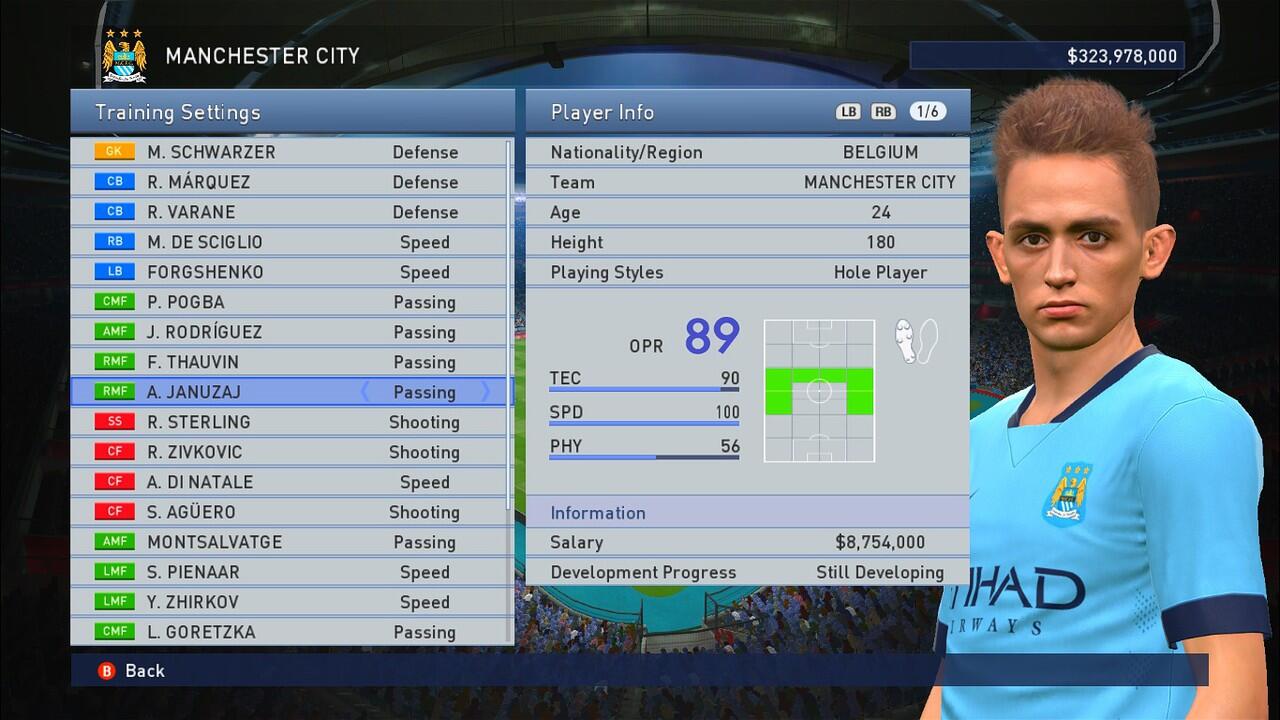
Task: Click the F. Thauvin row
Action: tap(290, 362)
